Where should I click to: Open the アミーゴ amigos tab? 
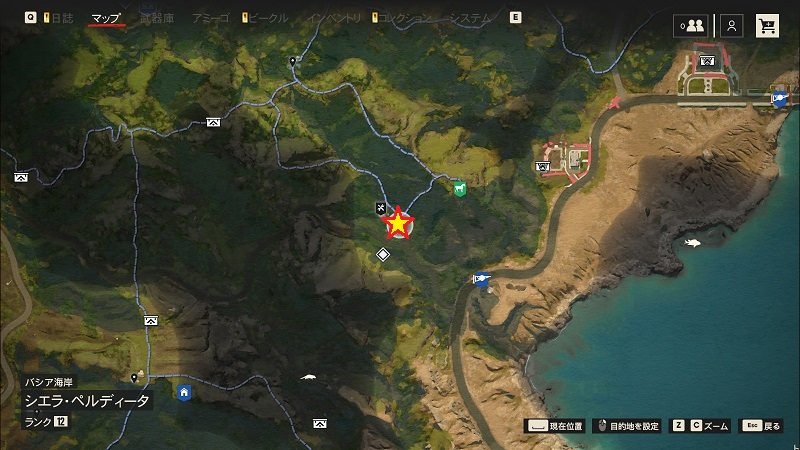pyautogui.click(x=210, y=18)
